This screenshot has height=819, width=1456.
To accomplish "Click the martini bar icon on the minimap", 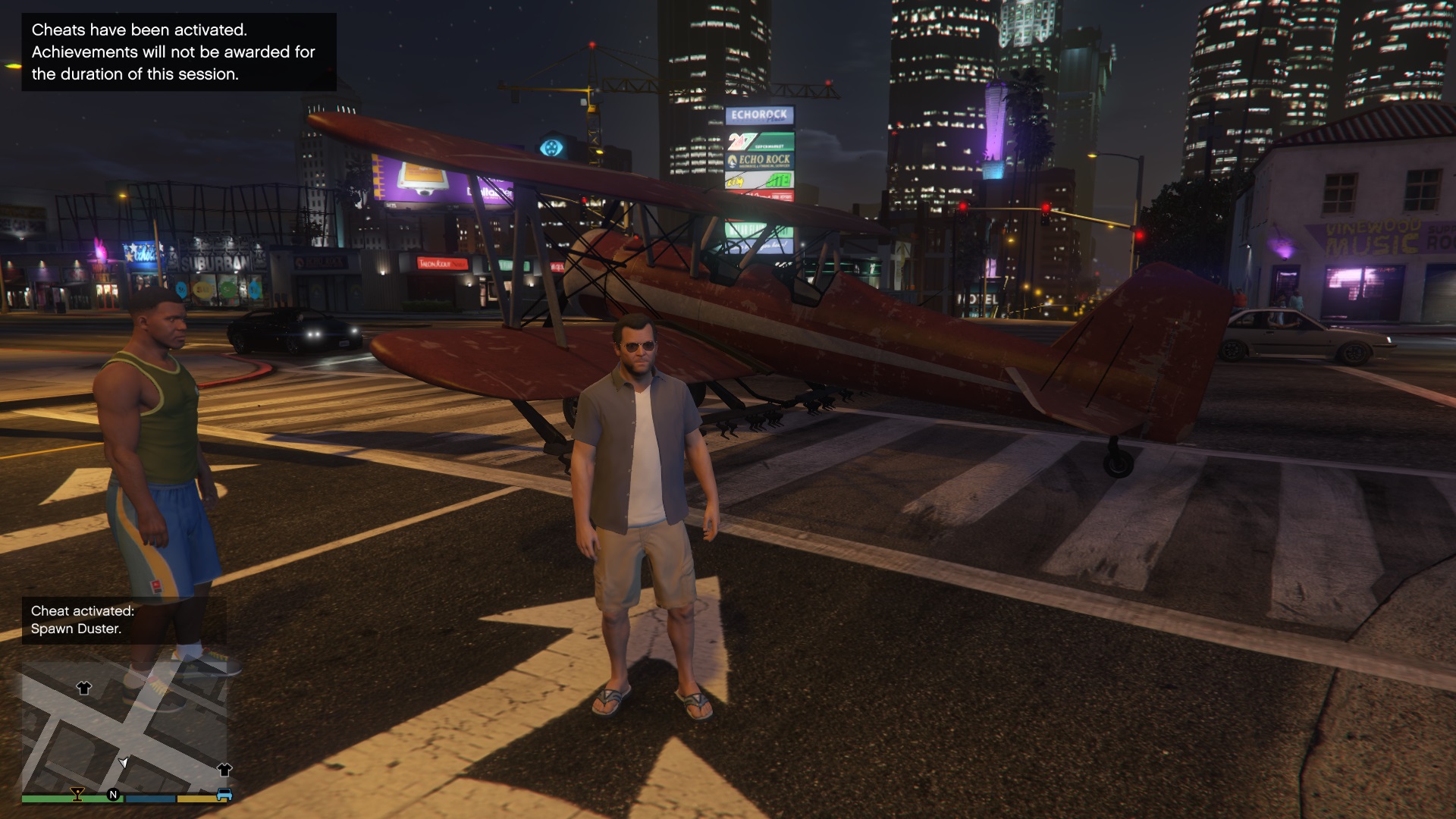I will [77, 795].
